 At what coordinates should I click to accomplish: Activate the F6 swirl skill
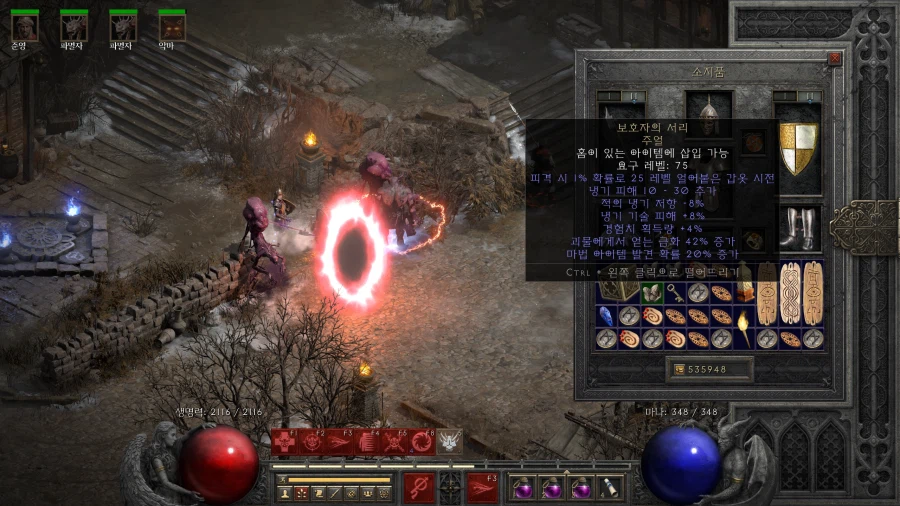[421, 441]
